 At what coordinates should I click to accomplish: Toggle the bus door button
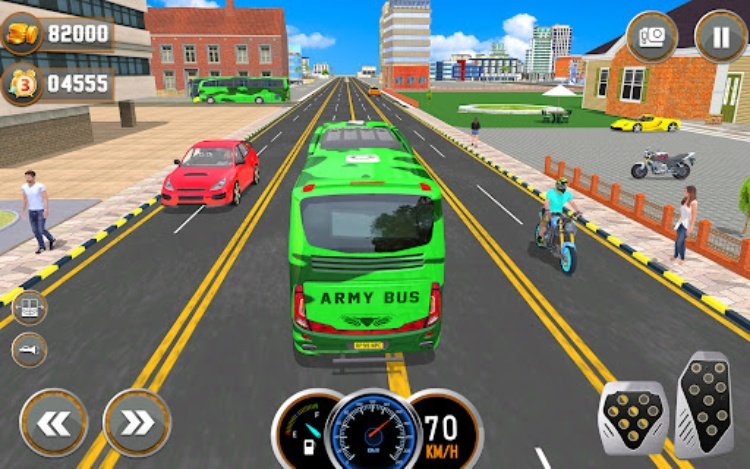29,307
